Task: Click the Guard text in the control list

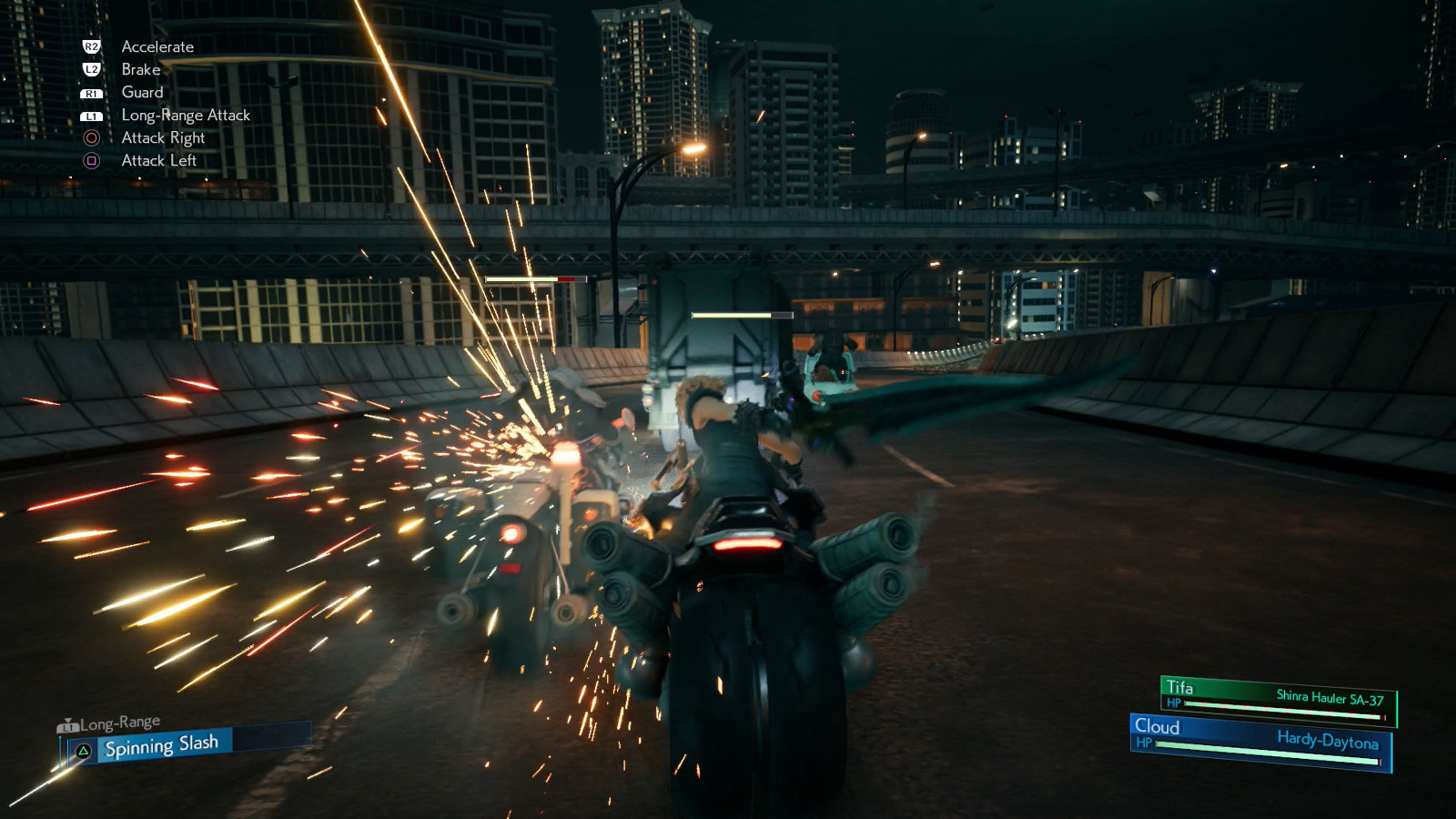Action: (x=142, y=92)
